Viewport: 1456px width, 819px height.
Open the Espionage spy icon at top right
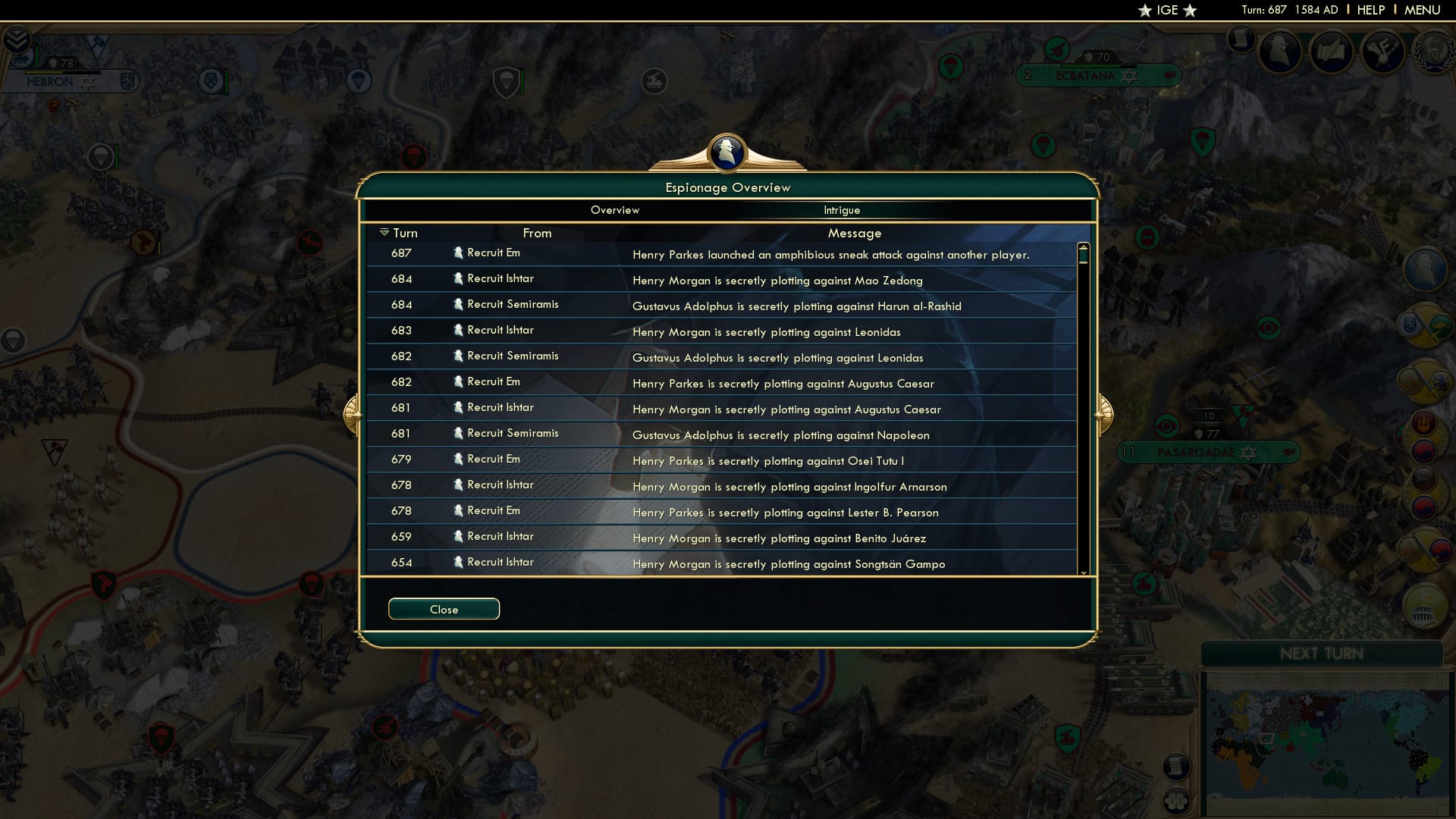point(1282,52)
